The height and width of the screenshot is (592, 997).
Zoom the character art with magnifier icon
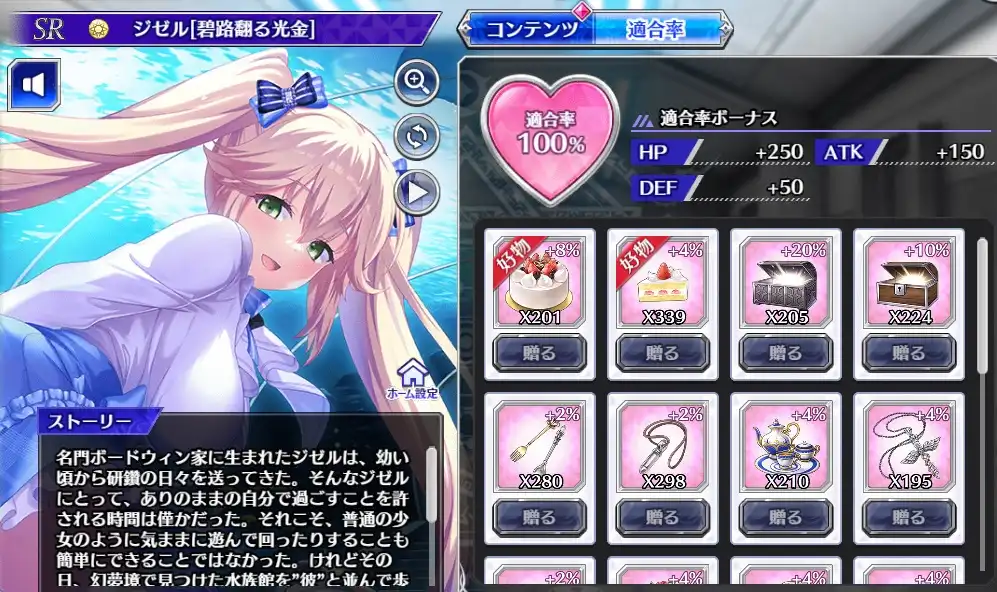[x=417, y=82]
